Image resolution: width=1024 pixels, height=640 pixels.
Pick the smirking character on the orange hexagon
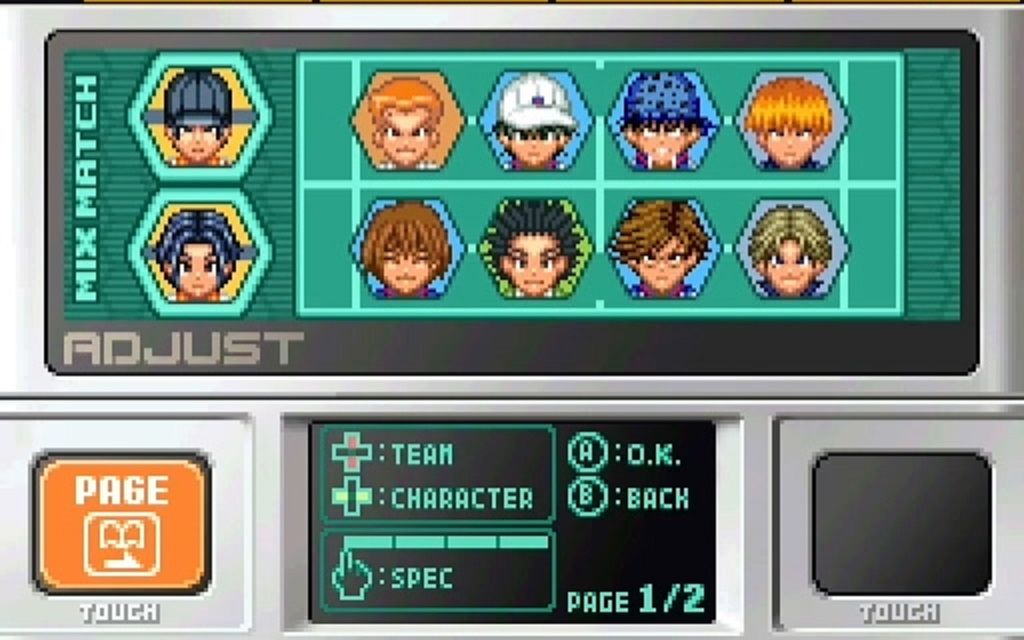pyautogui.click(x=407, y=120)
